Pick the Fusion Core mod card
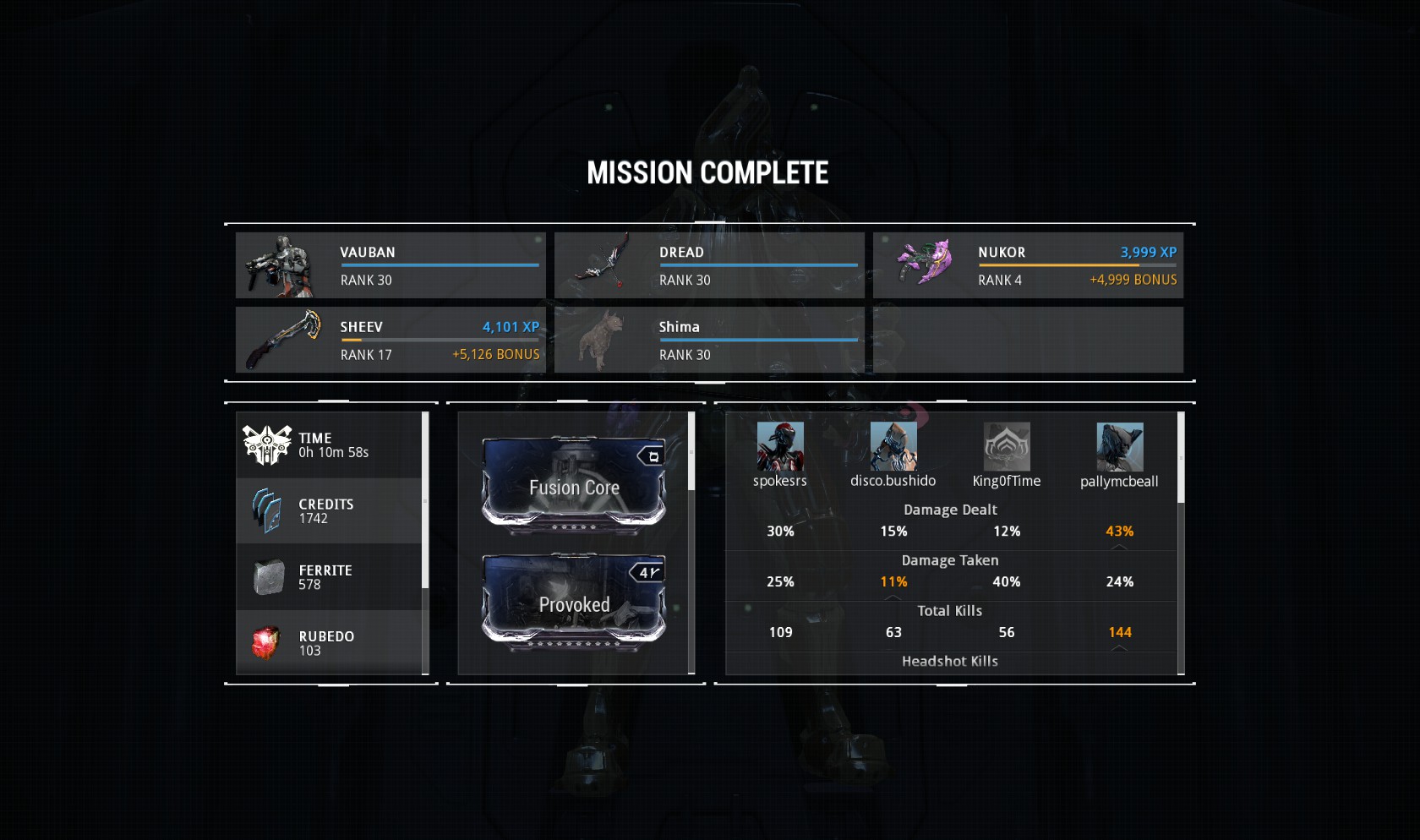 574,486
